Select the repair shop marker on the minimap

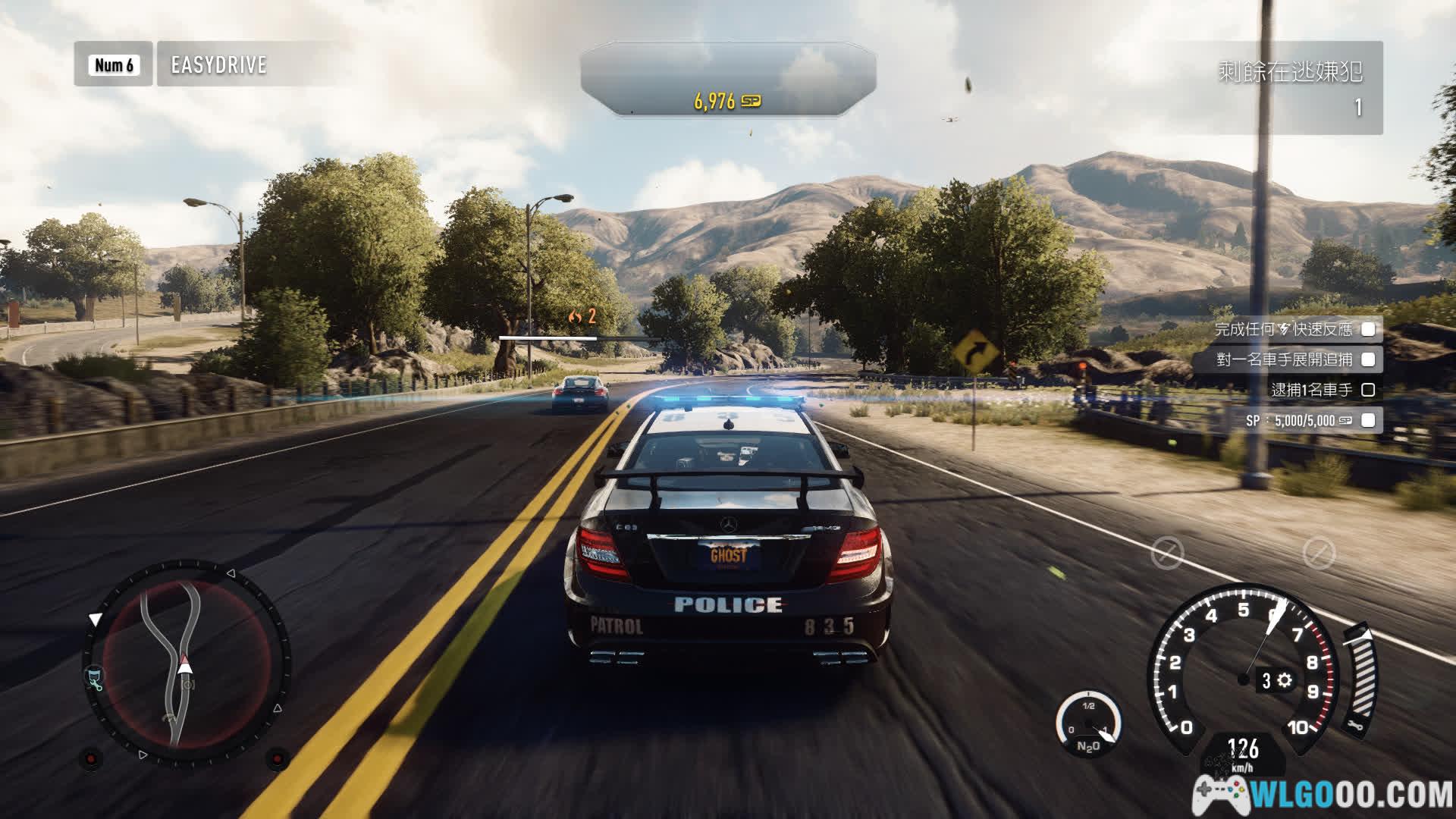(x=95, y=677)
